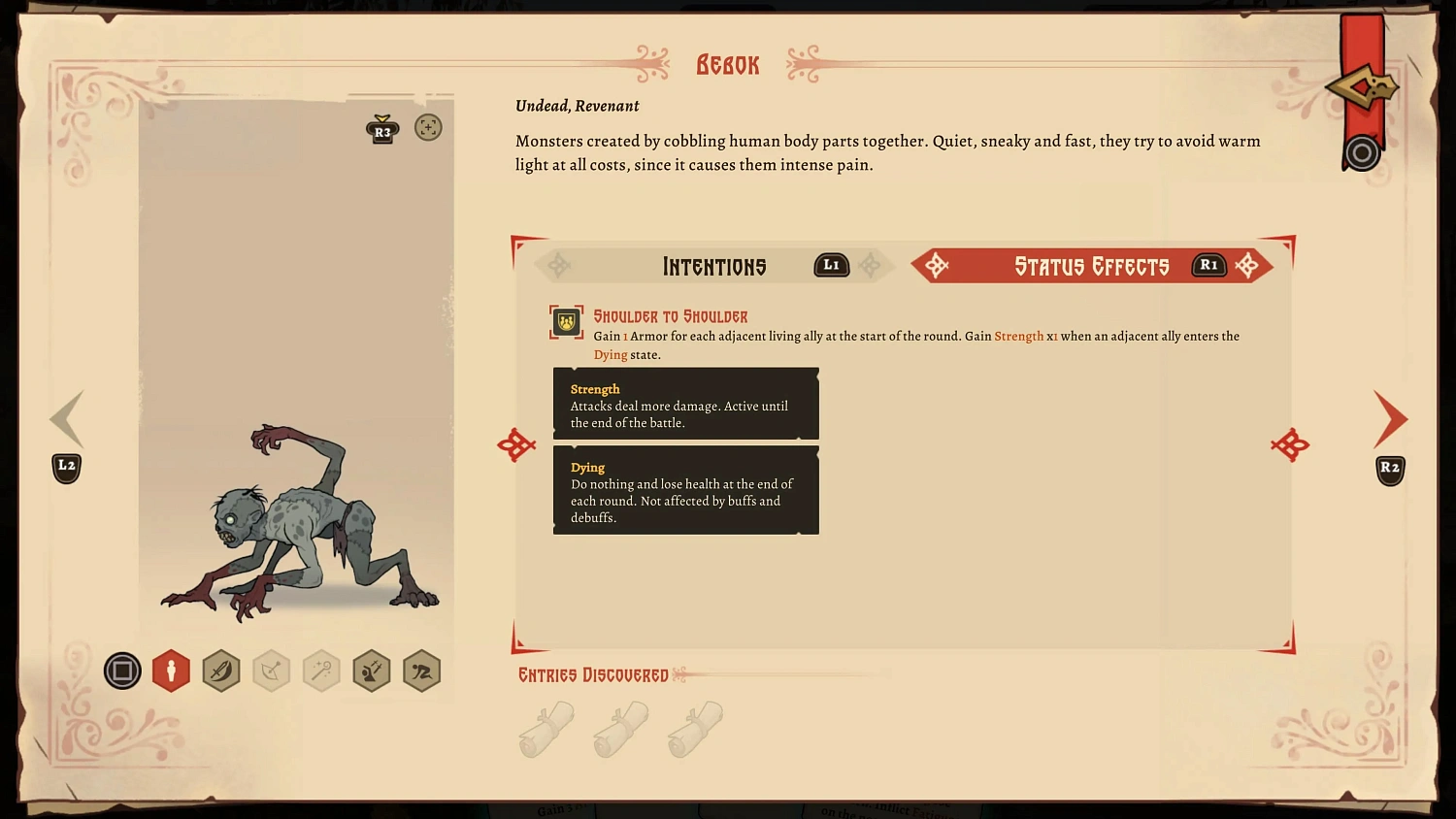Image resolution: width=1456 pixels, height=819 pixels.
Task: Select the crouching figure ability icon
Action: 421,671
